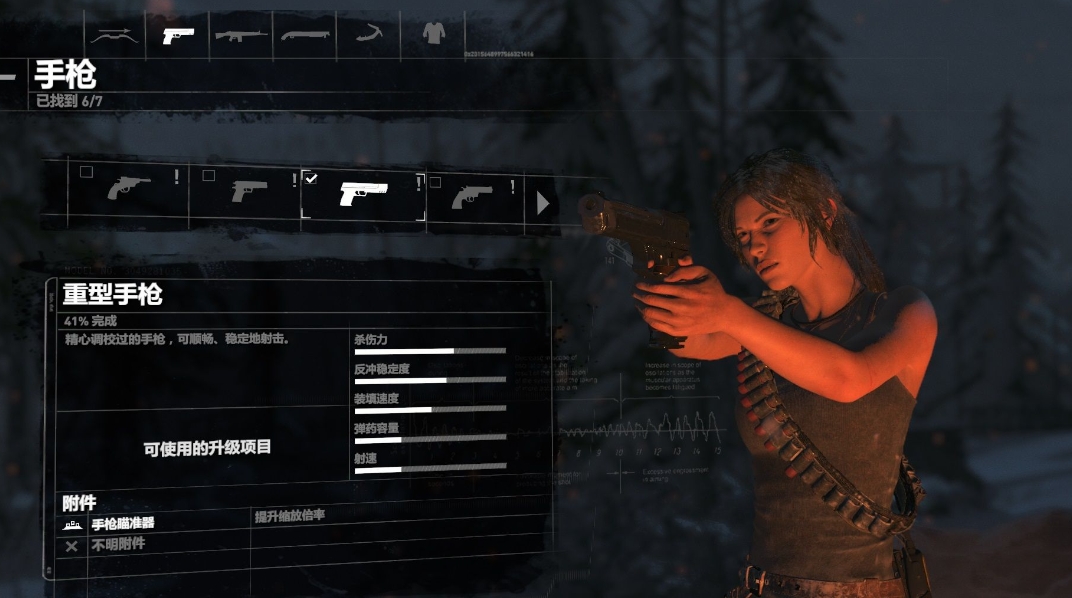Open the assault rifle category tab
1072x598 pixels.
[241, 35]
